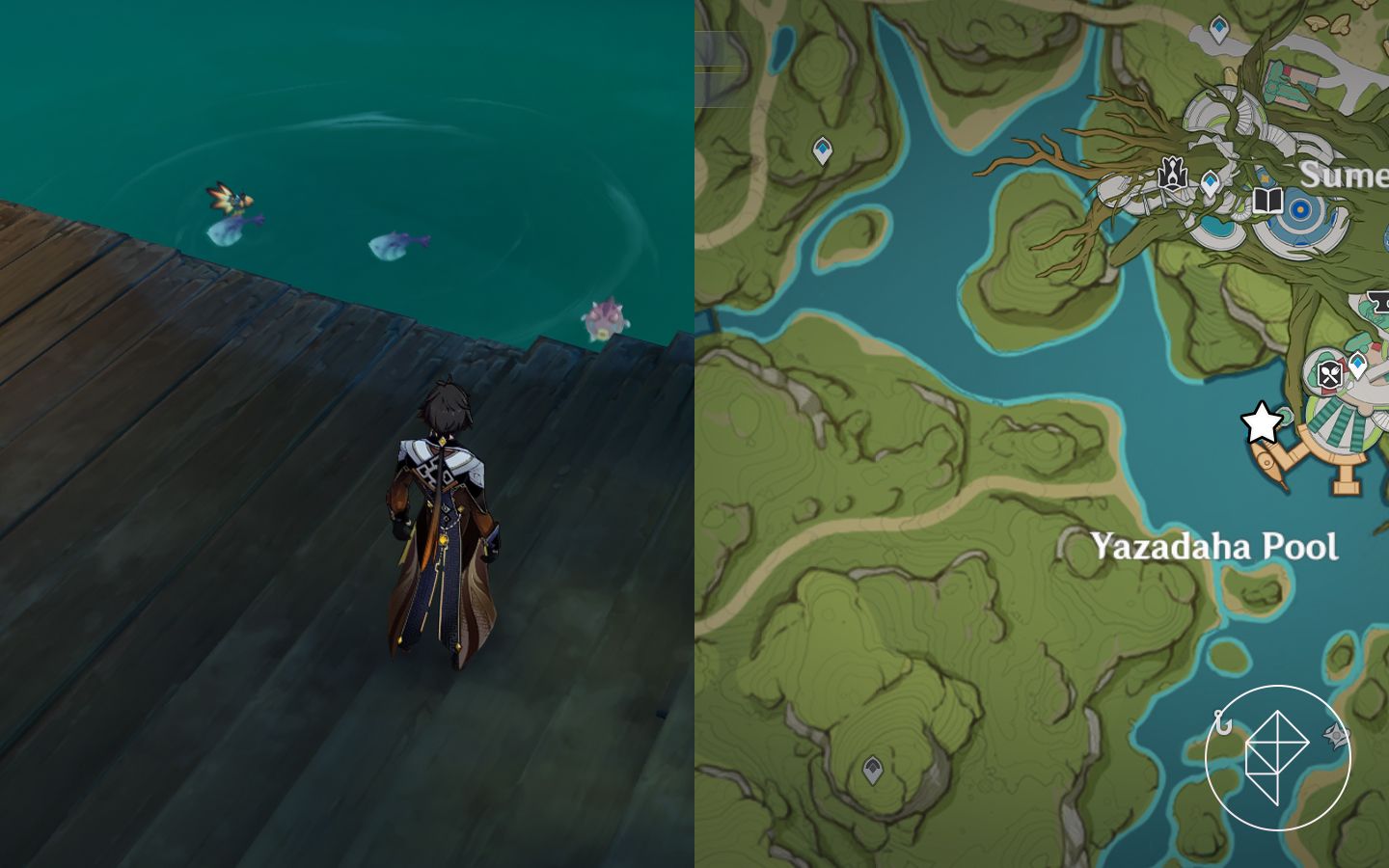Open the restaurant fork-and-spoon map marker
1389x868 pixels.
[1329, 374]
